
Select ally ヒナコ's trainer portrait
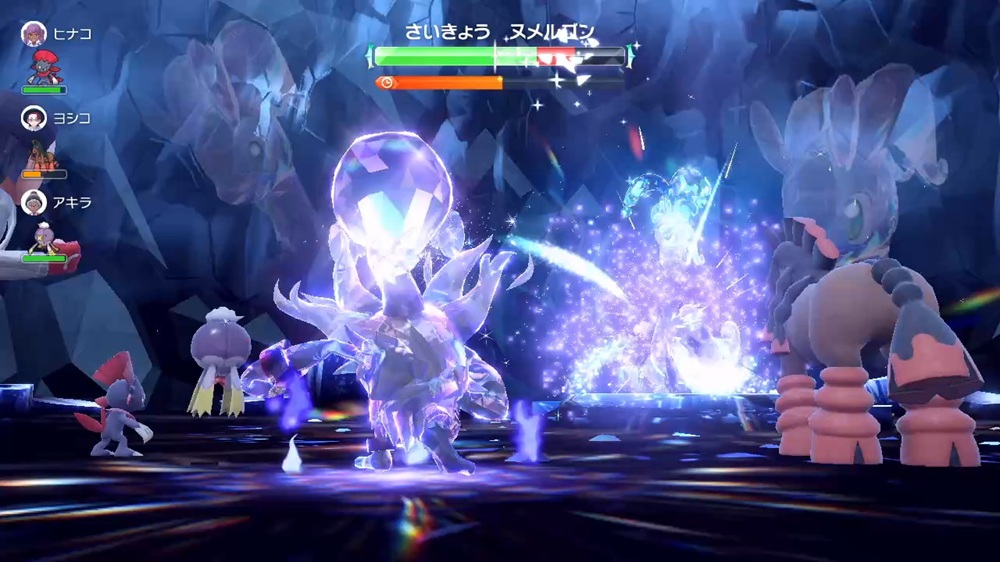click(x=33, y=33)
